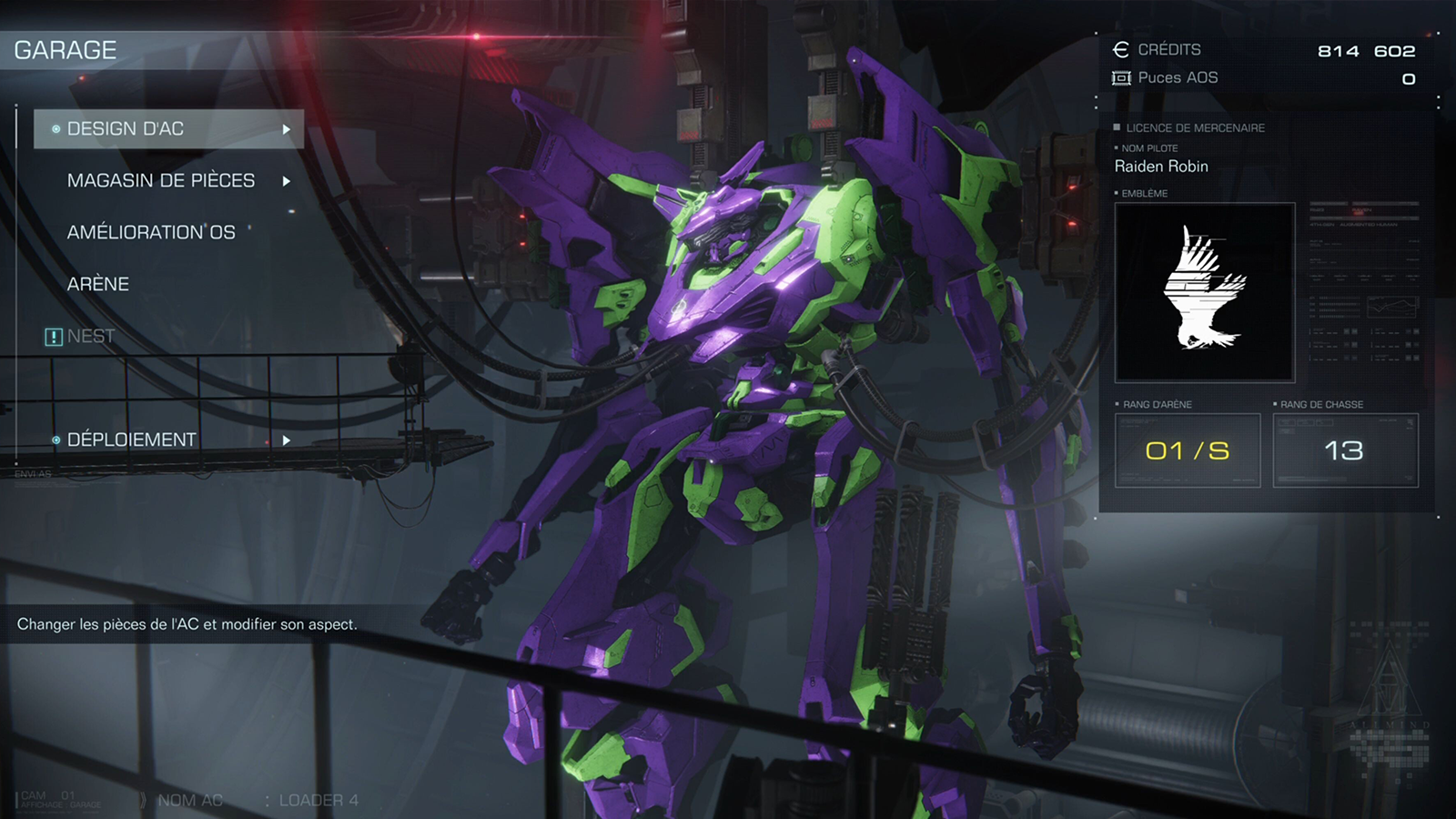Click the euro Crédits icon
Image resolution: width=1456 pixels, height=819 pixels.
1121,50
